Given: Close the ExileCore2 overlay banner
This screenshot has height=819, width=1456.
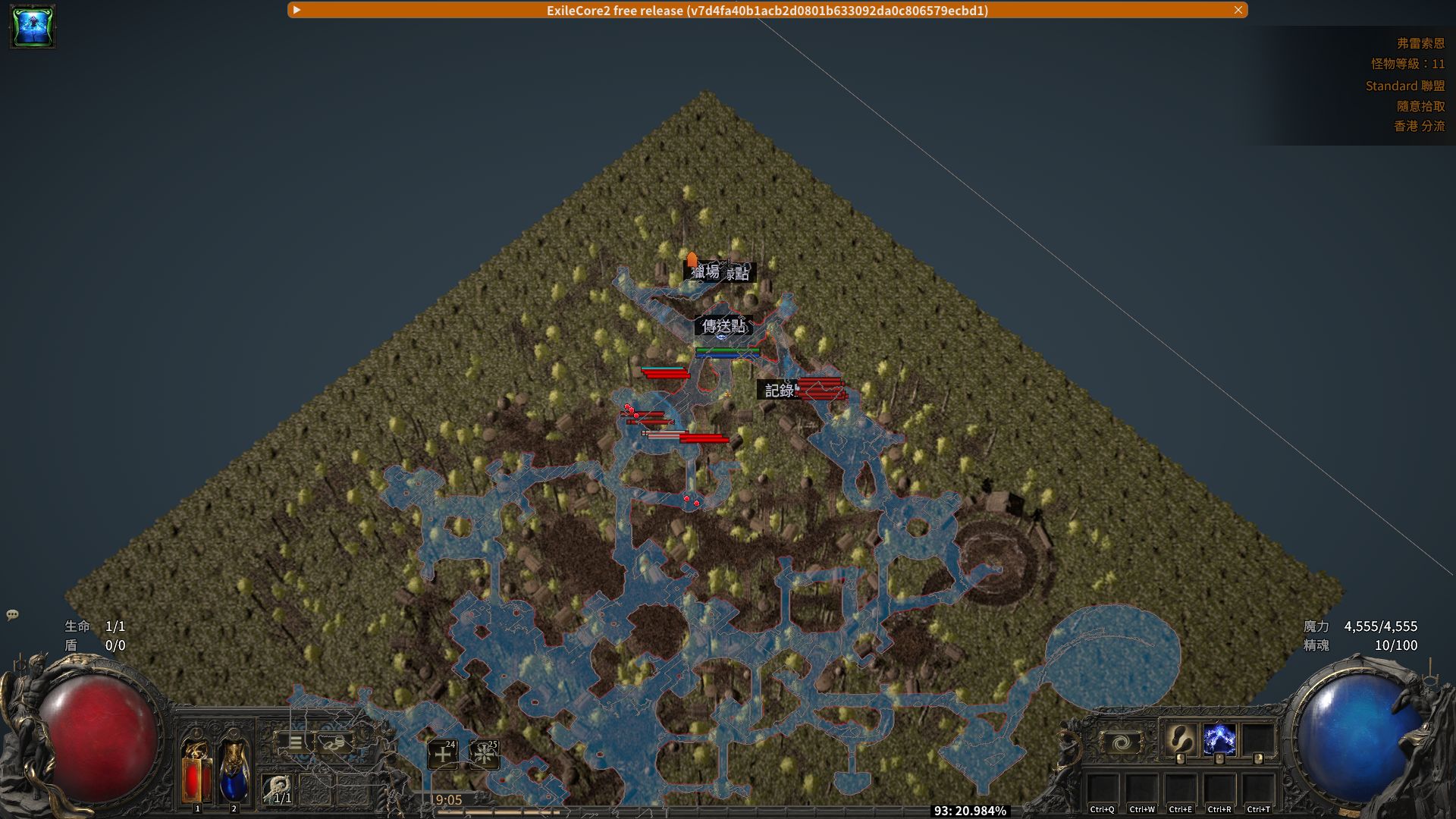Looking at the screenshot, I should click(1238, 10).
